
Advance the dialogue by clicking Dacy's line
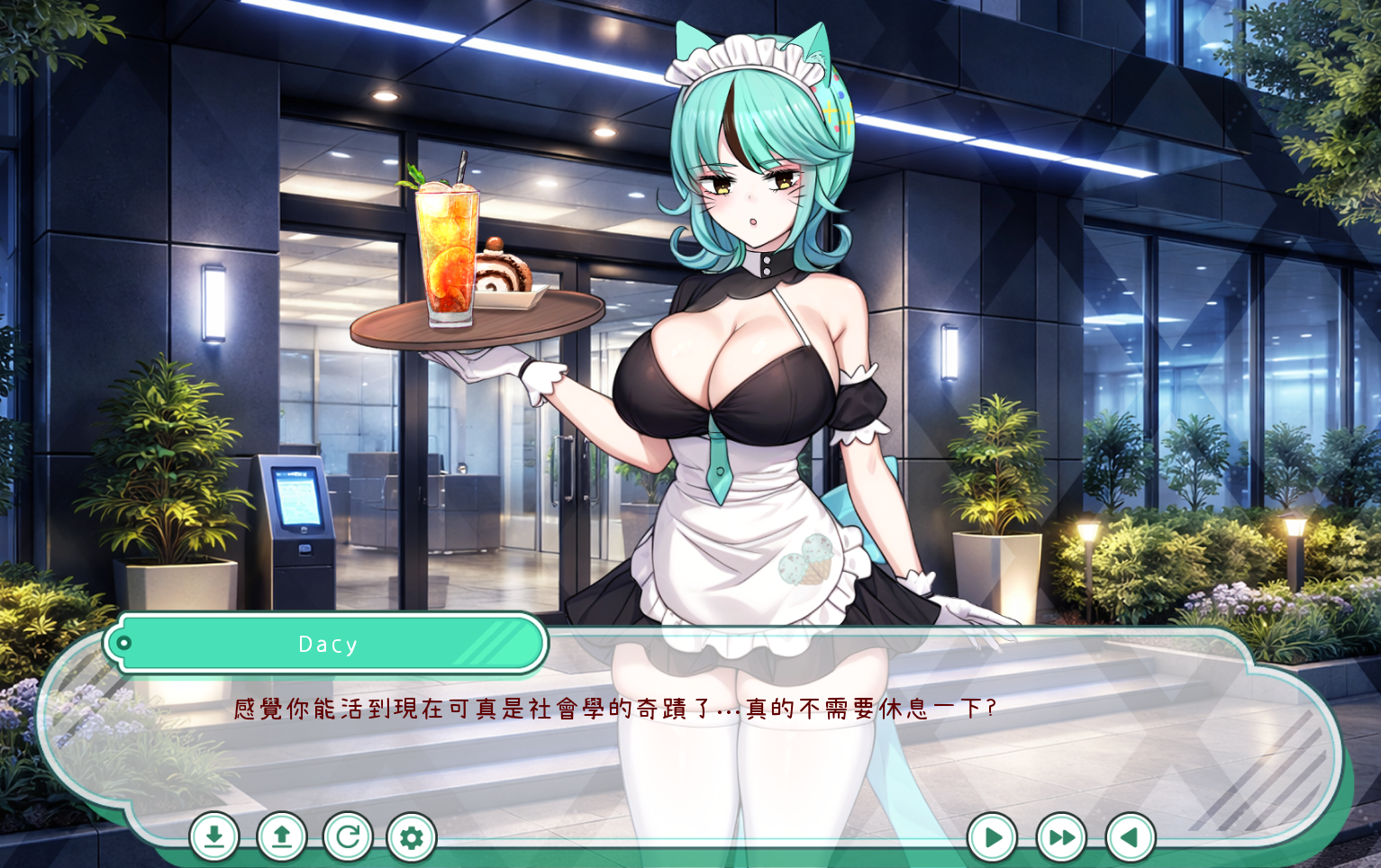[x=615, y=710]
